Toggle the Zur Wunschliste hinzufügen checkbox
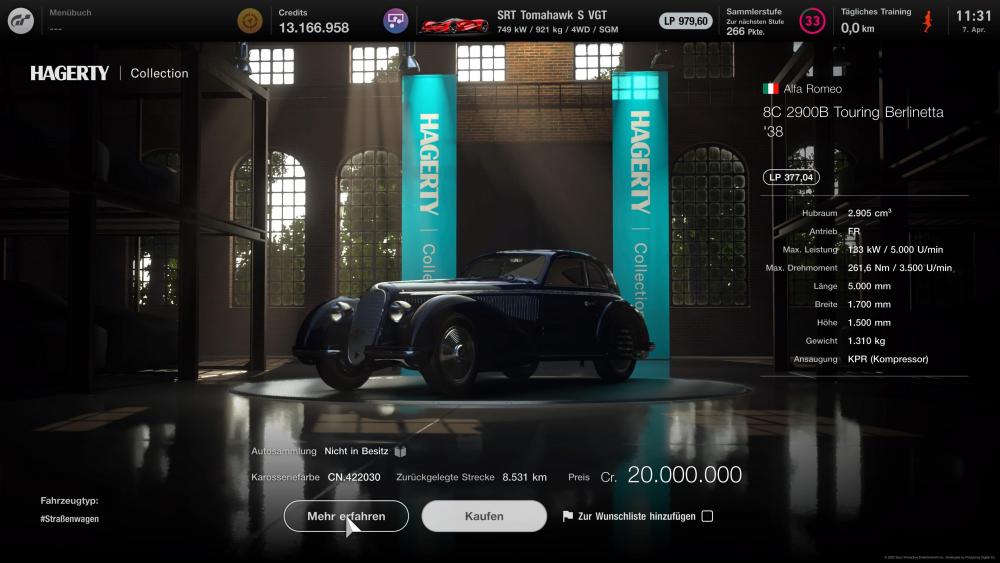 pos(707,516)
